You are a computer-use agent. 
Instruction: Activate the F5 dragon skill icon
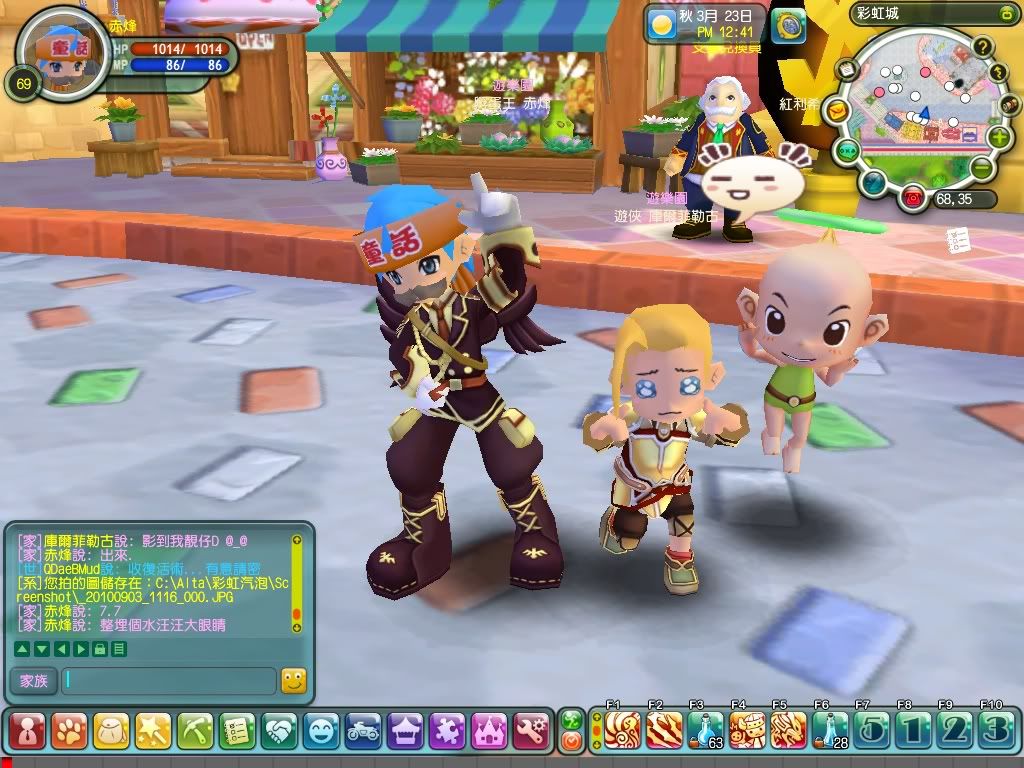pyautogui.click(x=788, y=730)
